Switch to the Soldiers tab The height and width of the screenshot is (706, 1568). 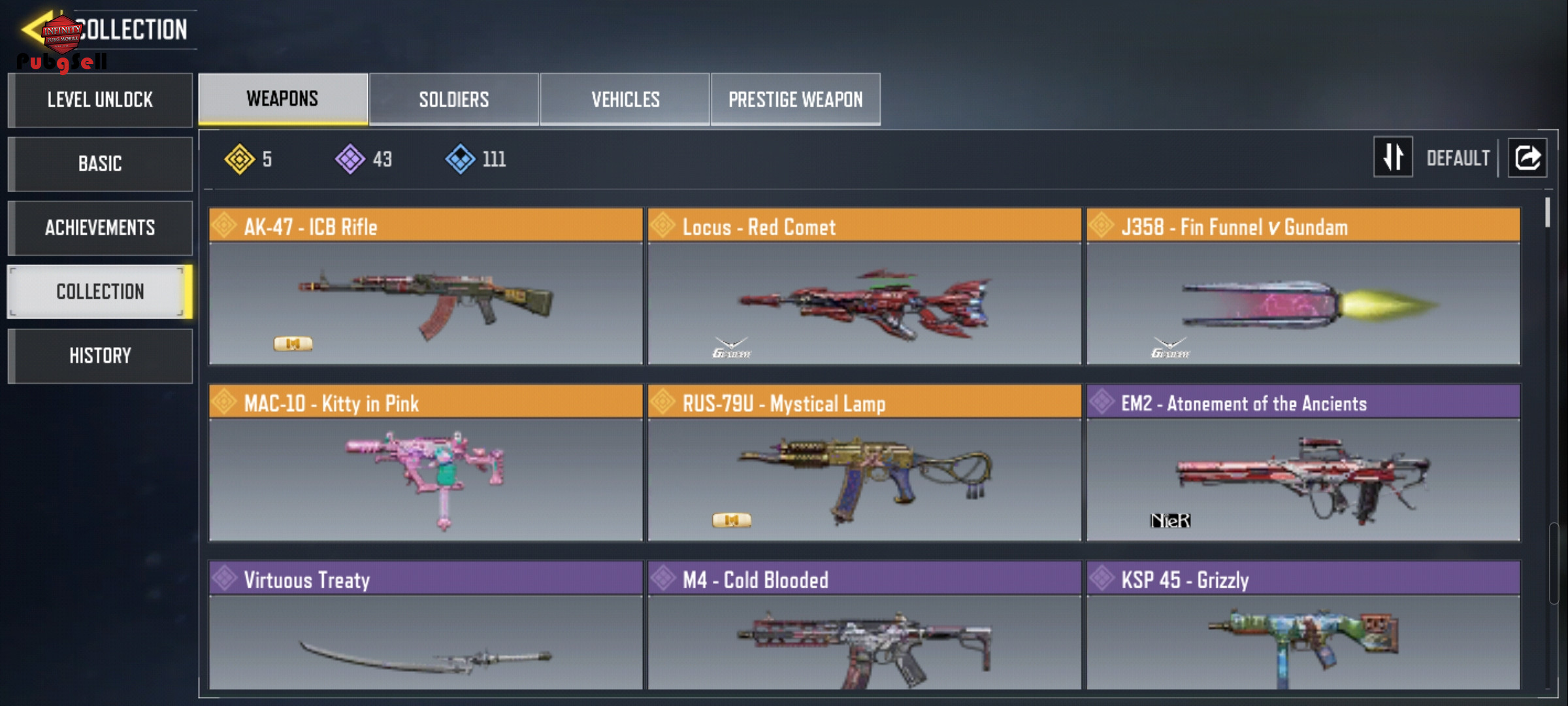pos(454,99)
